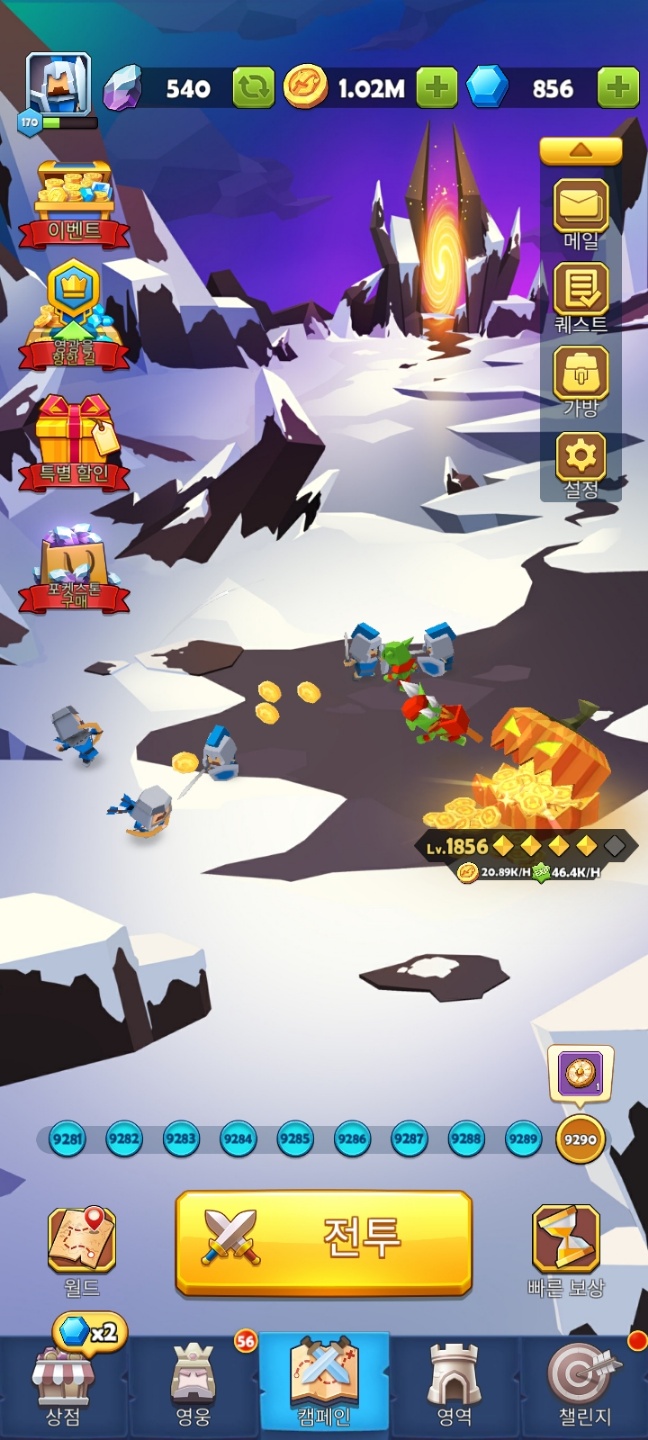Start the battle with the 전투 button

click(323, 1243)
